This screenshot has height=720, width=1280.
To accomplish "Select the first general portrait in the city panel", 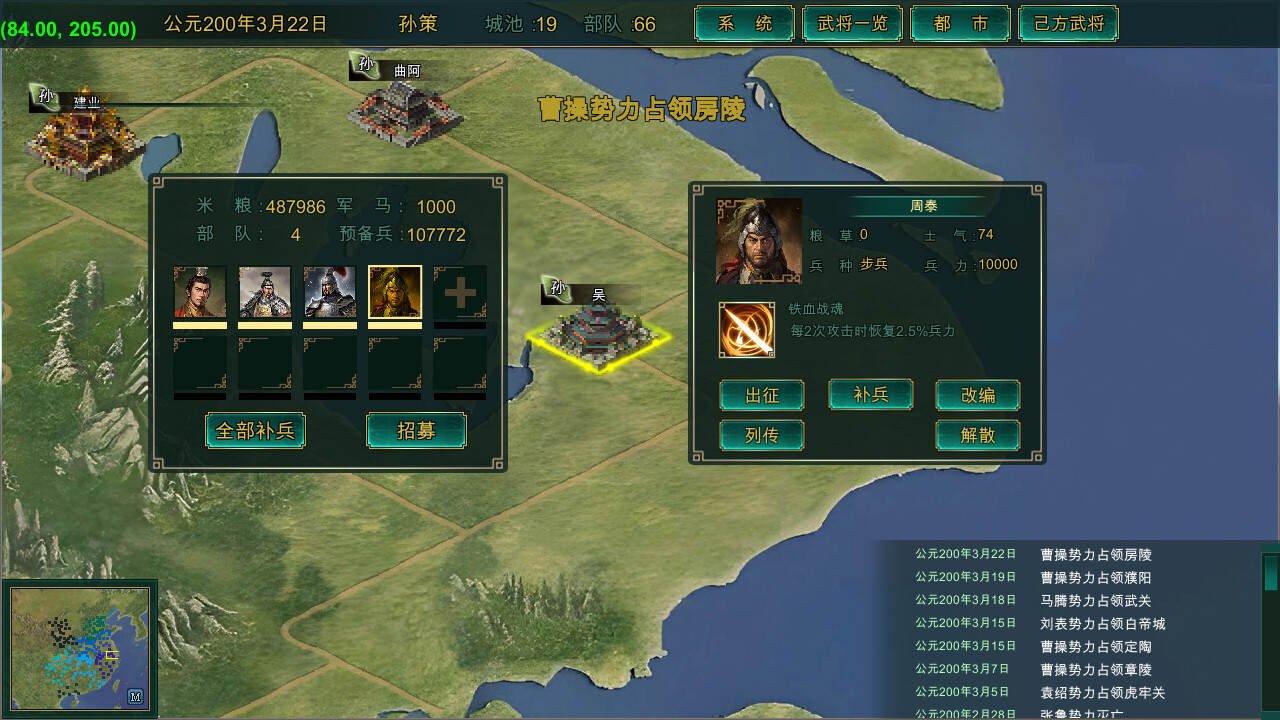I will pos(199,292).
